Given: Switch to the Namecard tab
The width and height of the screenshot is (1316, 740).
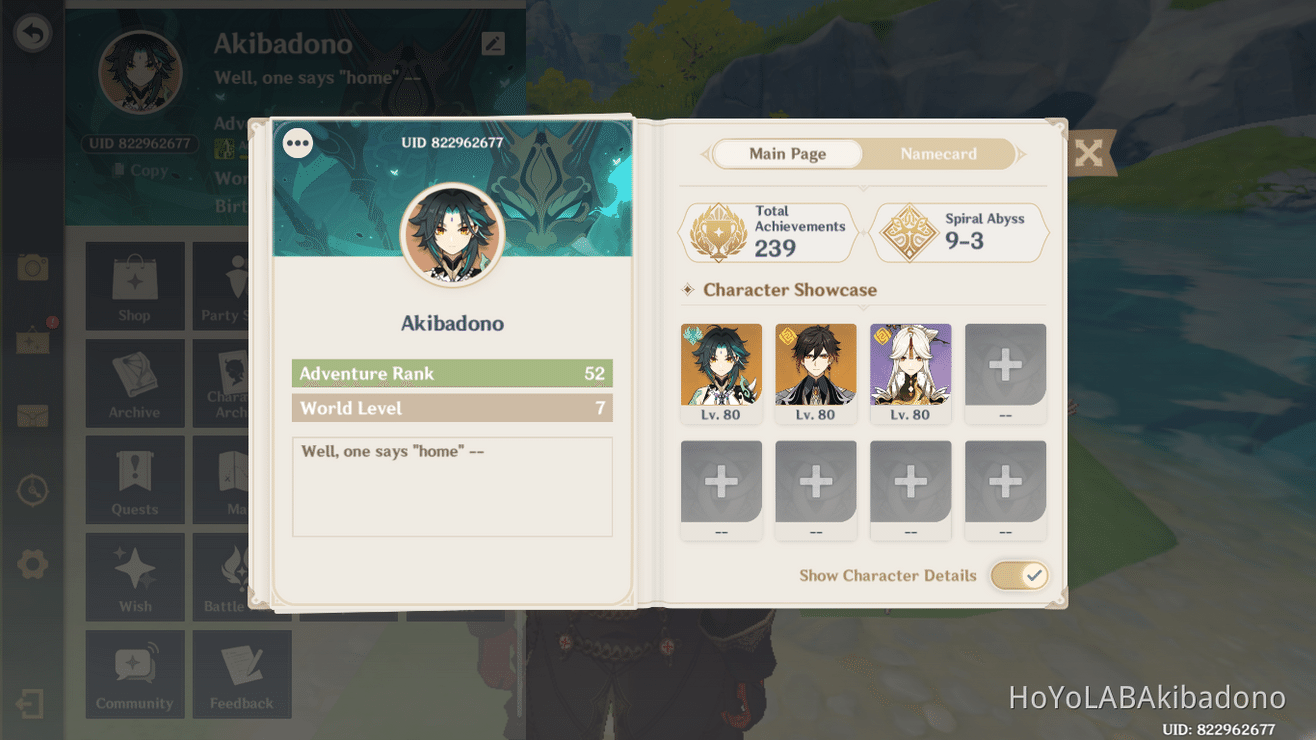Looking at the screenshot, I should (938, 154).
